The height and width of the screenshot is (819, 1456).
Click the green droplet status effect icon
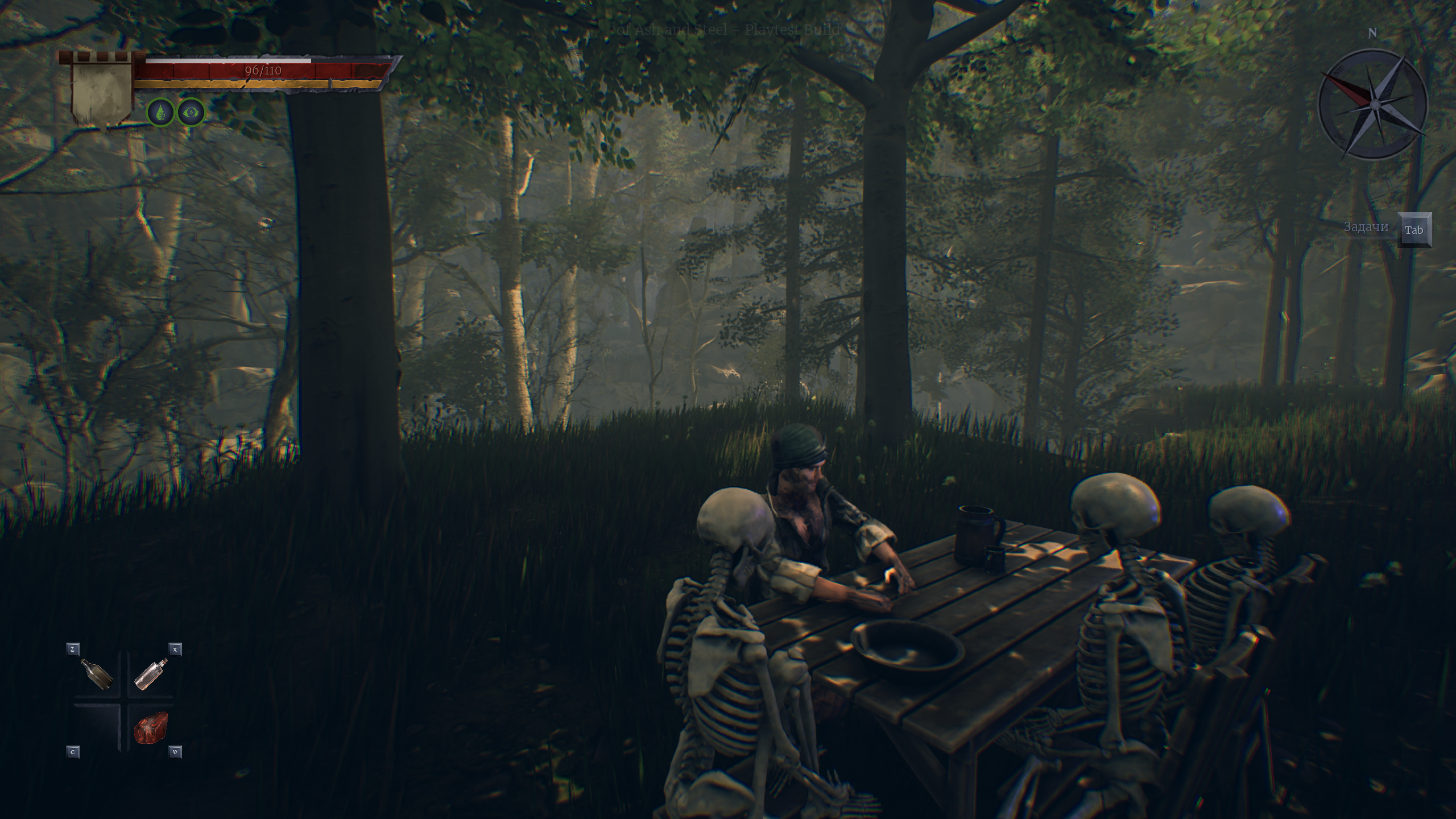coord(161,113)
